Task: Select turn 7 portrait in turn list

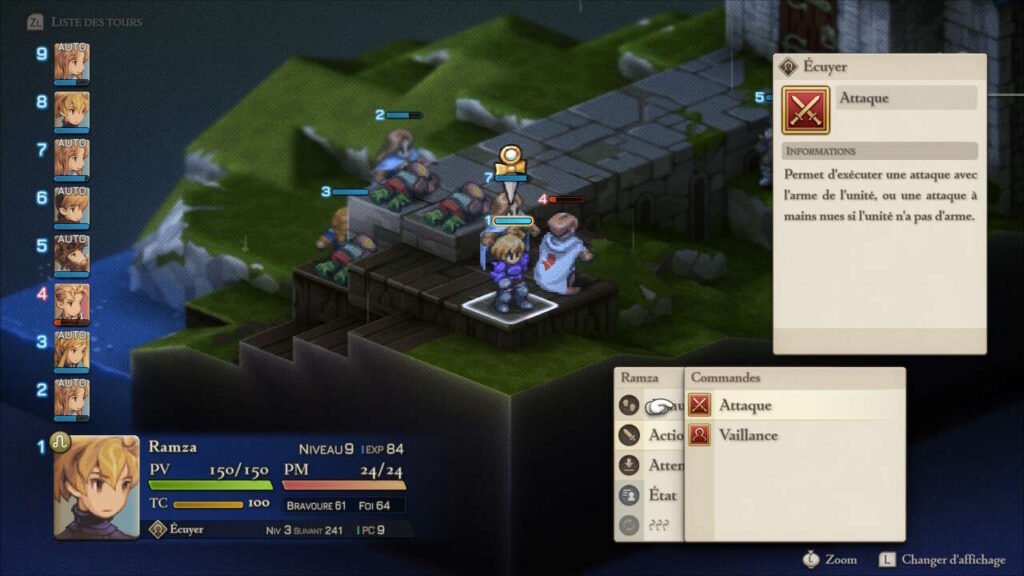Action: [72, 157]
